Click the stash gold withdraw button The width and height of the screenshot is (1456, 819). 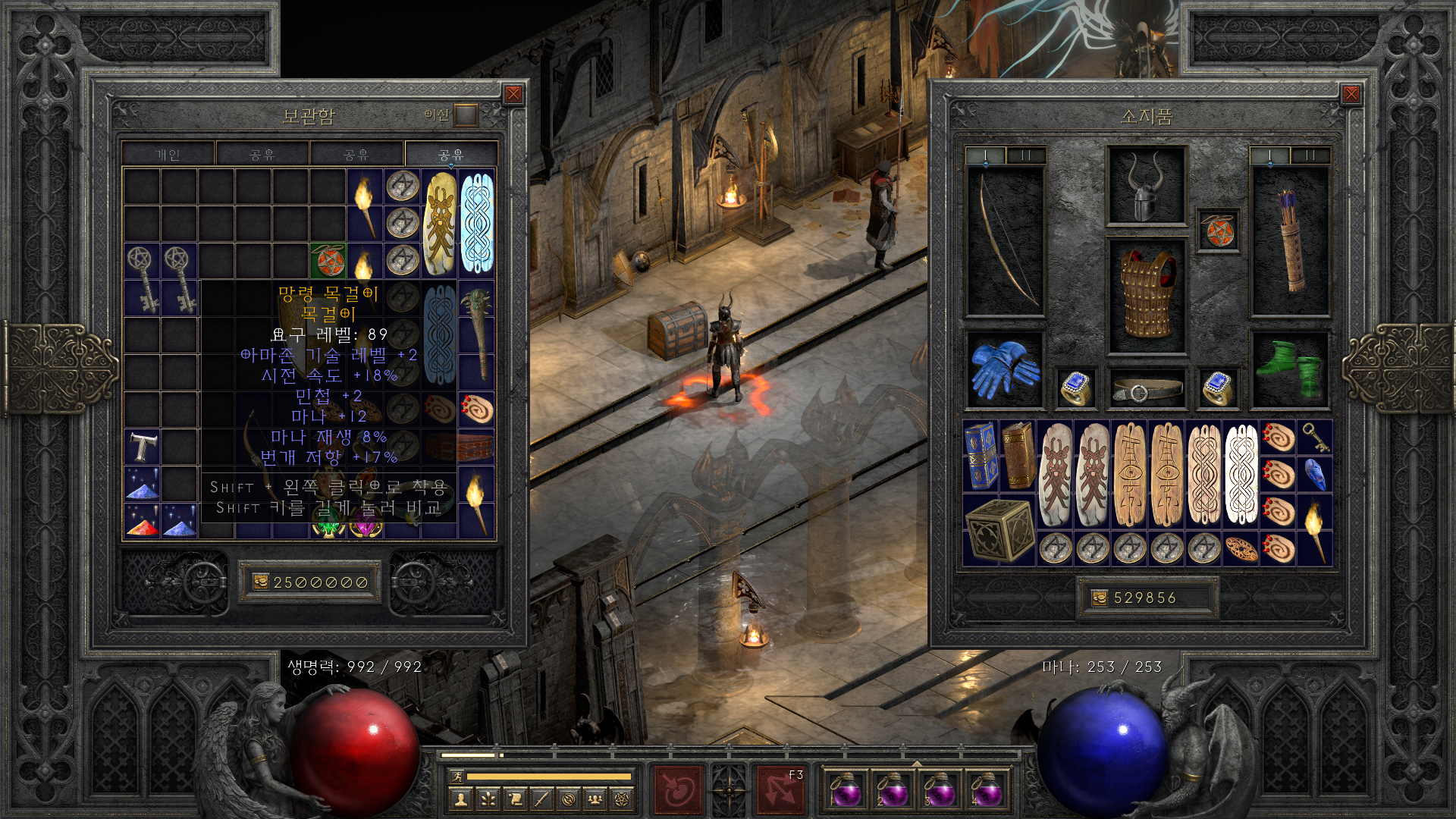point(261,582)
